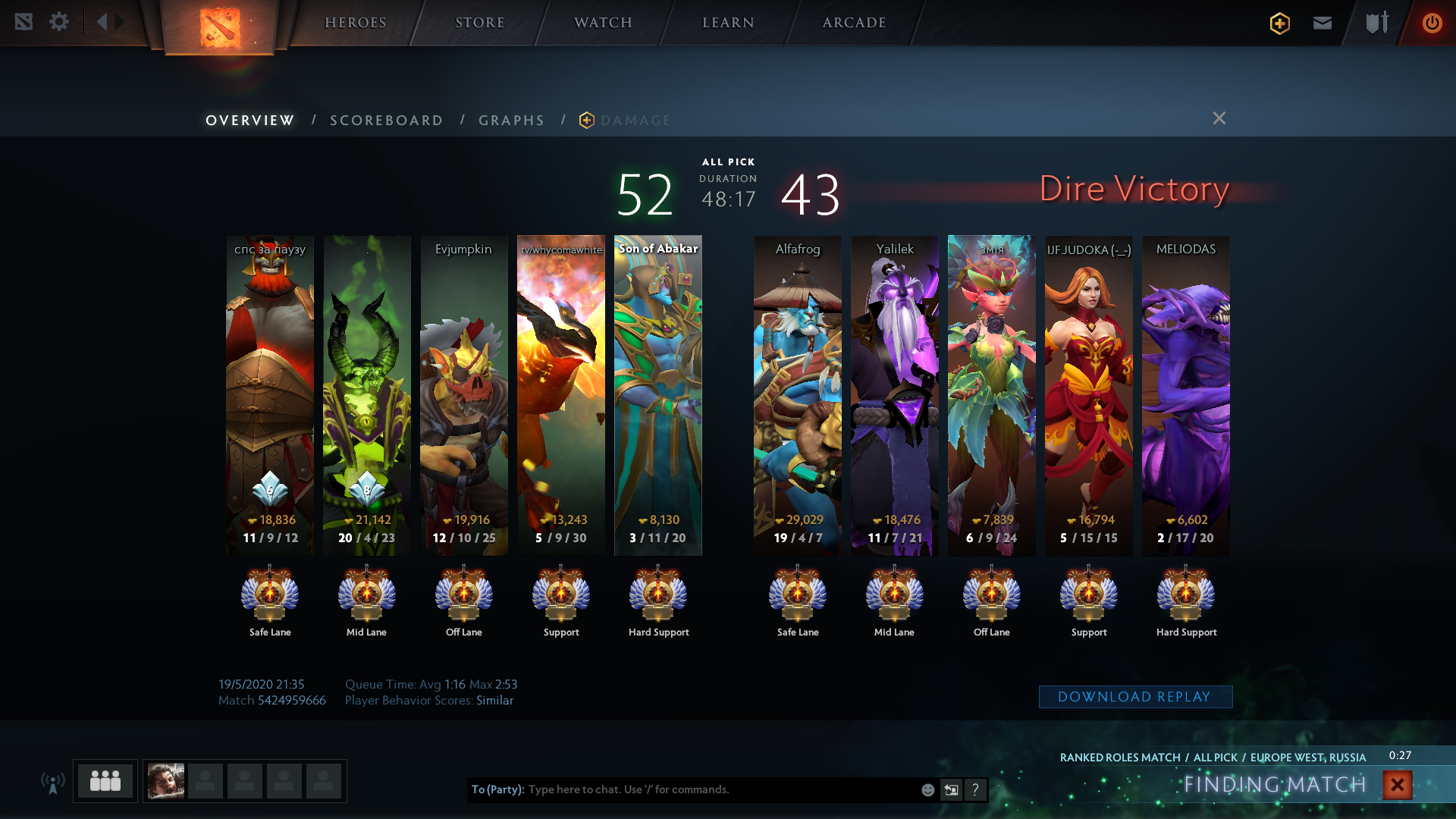Open the Heroes menu
Screen dimensions: 1456x819
coord(355,23)
